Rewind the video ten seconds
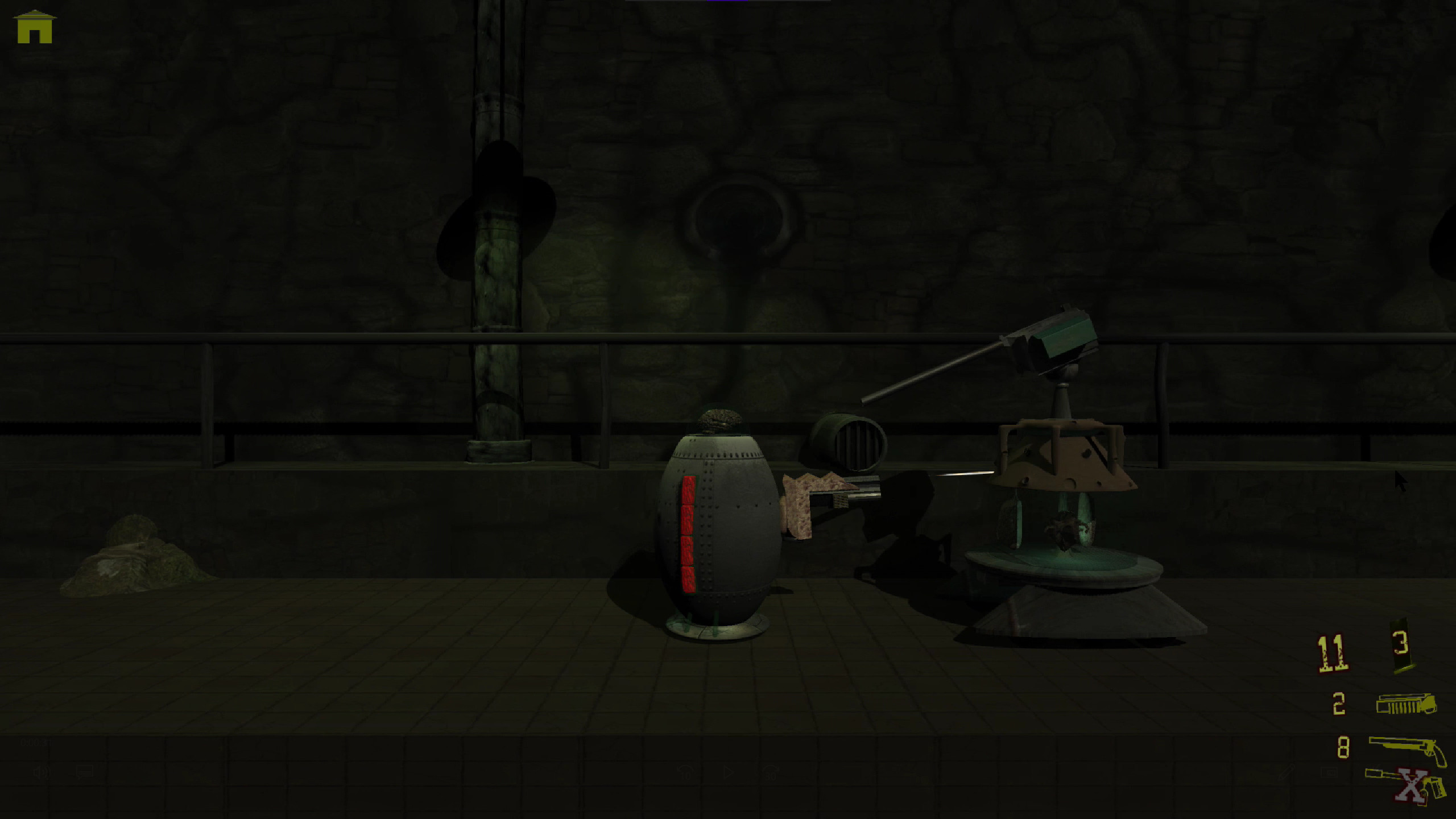Screen dimensions: 1456x819 [x=686, y=772]
